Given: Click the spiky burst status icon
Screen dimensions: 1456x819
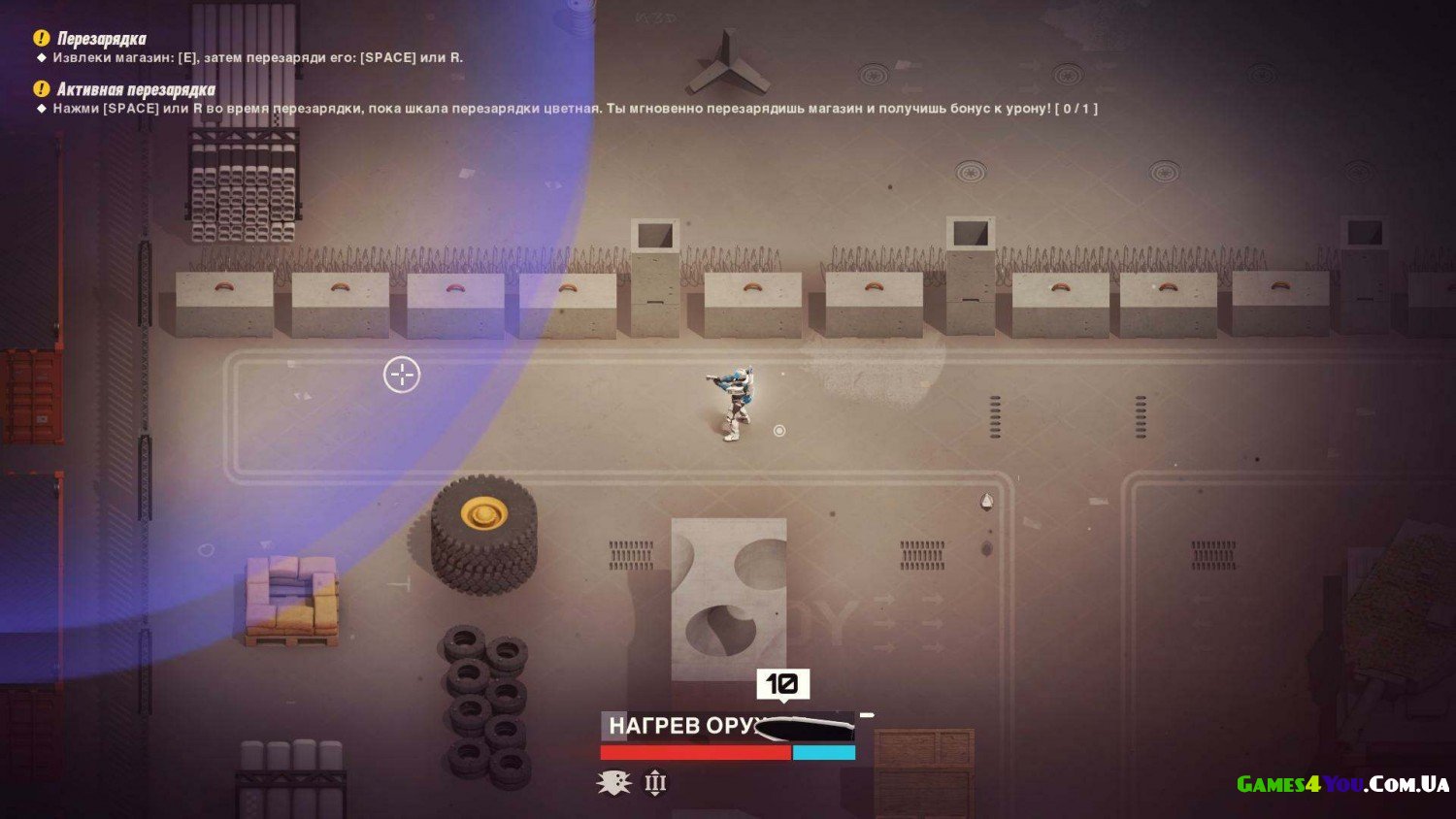Looking at the screenshot, I should (613, 782).
